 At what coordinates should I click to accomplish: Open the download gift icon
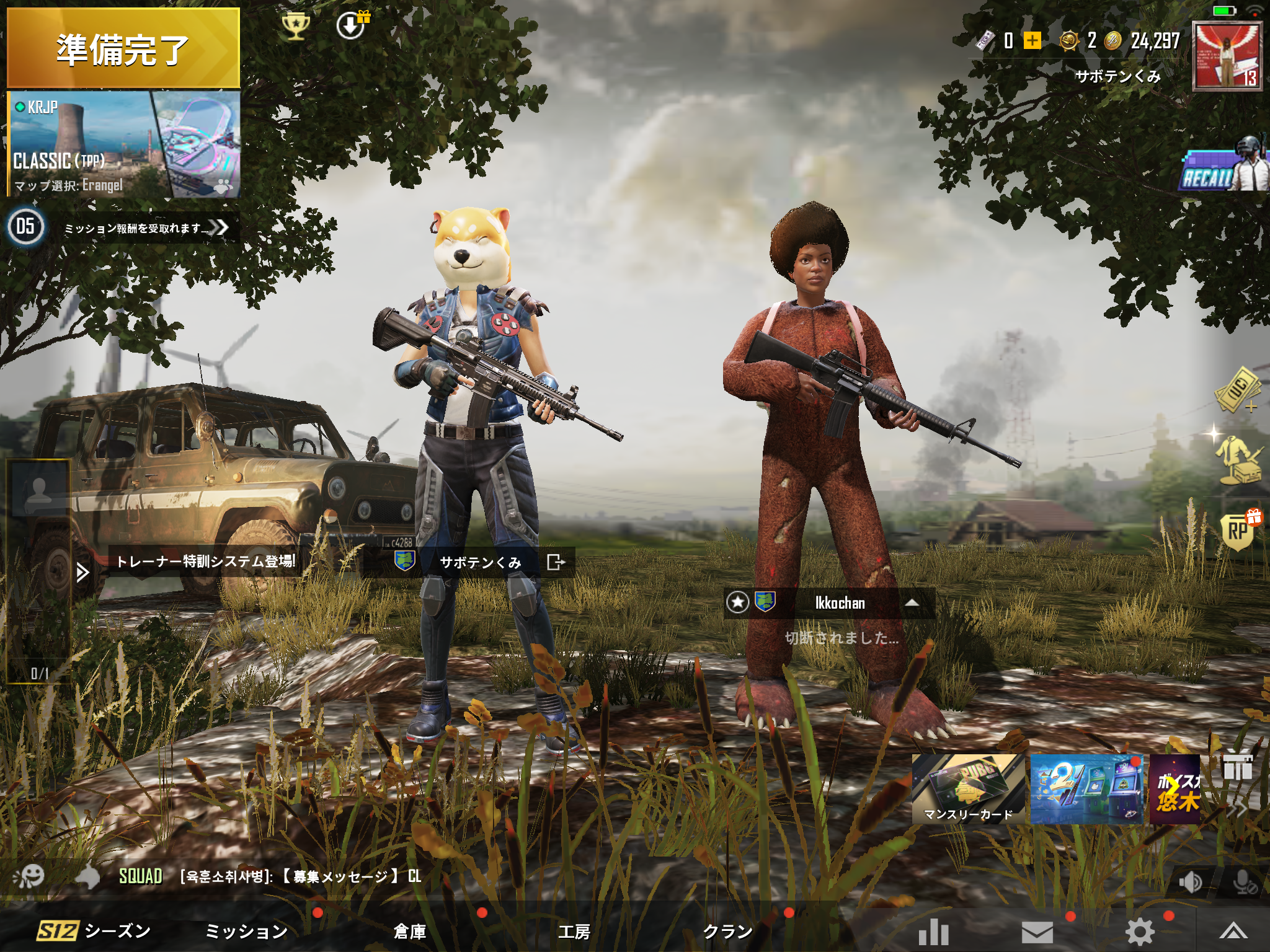[351, 26]
